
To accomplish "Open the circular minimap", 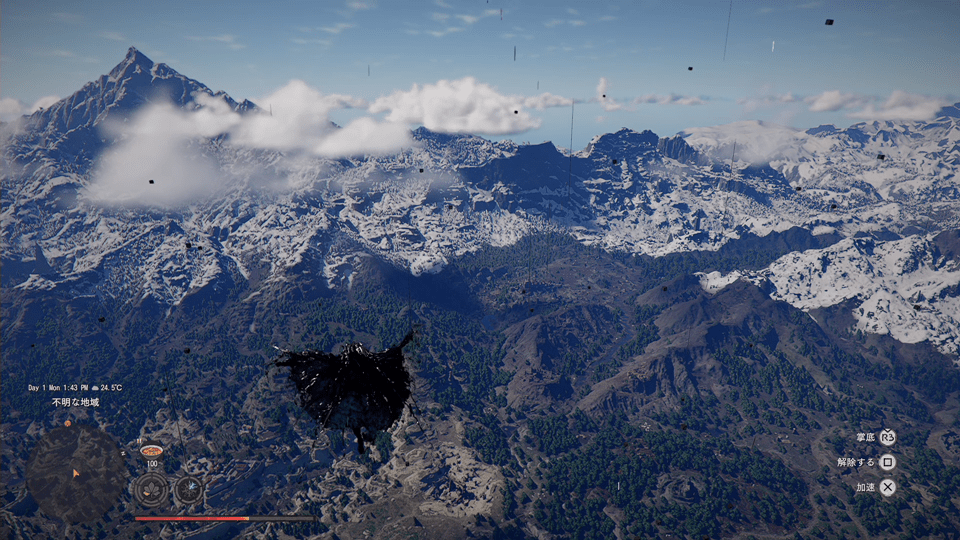I will click(75, 473).
